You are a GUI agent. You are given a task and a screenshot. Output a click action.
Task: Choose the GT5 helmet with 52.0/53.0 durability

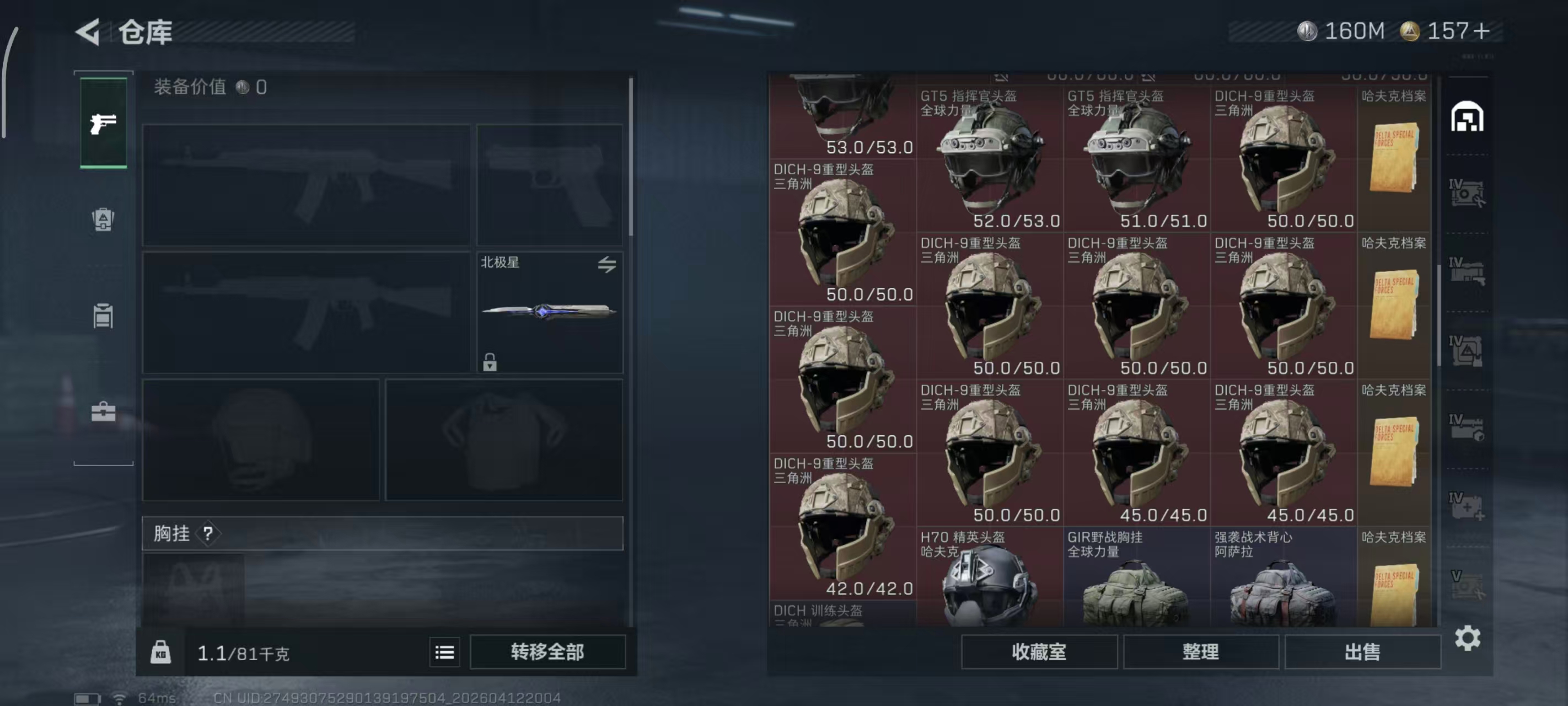(989, 159)
